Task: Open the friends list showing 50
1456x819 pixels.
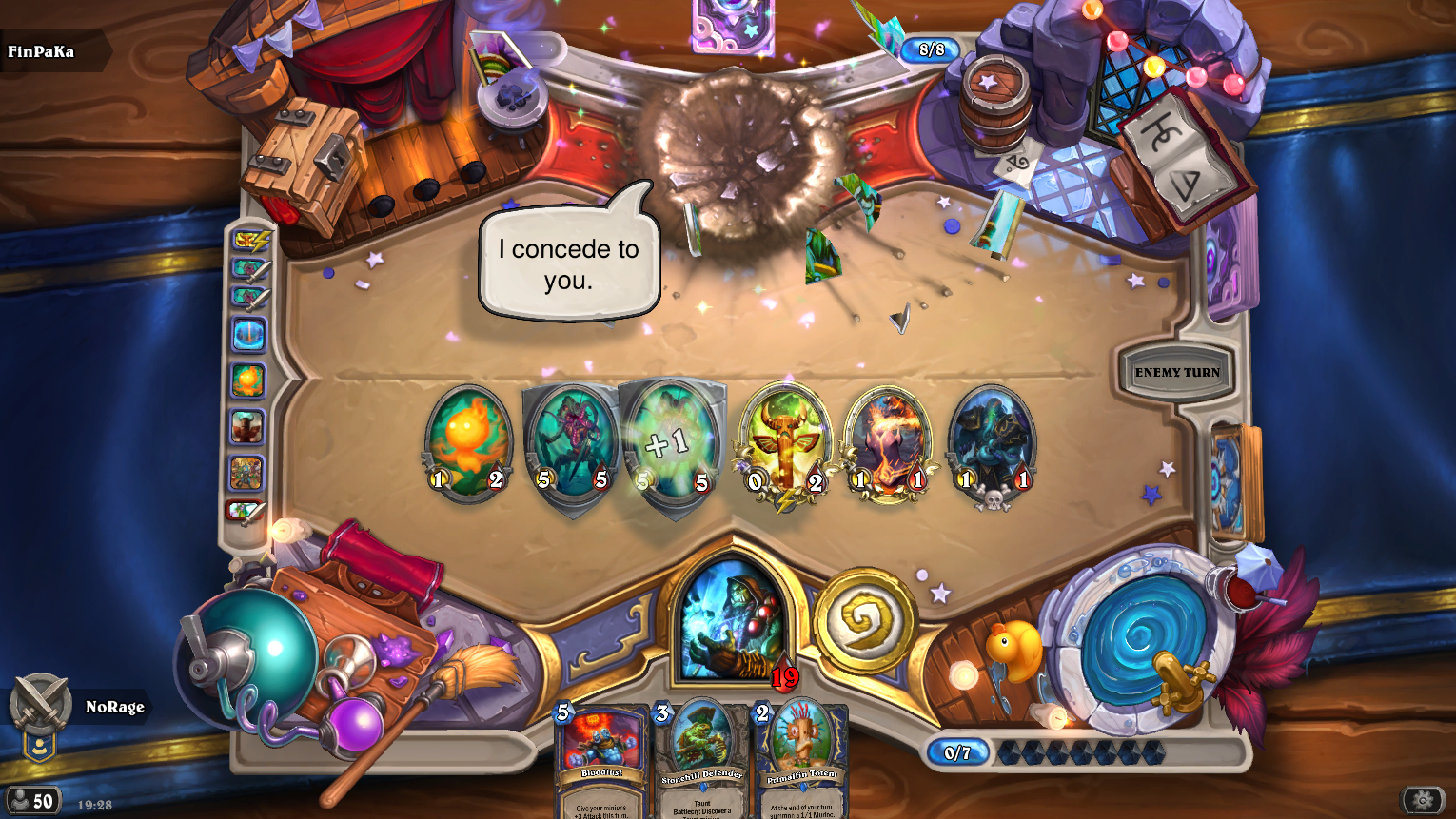Action: click(31, 801)
